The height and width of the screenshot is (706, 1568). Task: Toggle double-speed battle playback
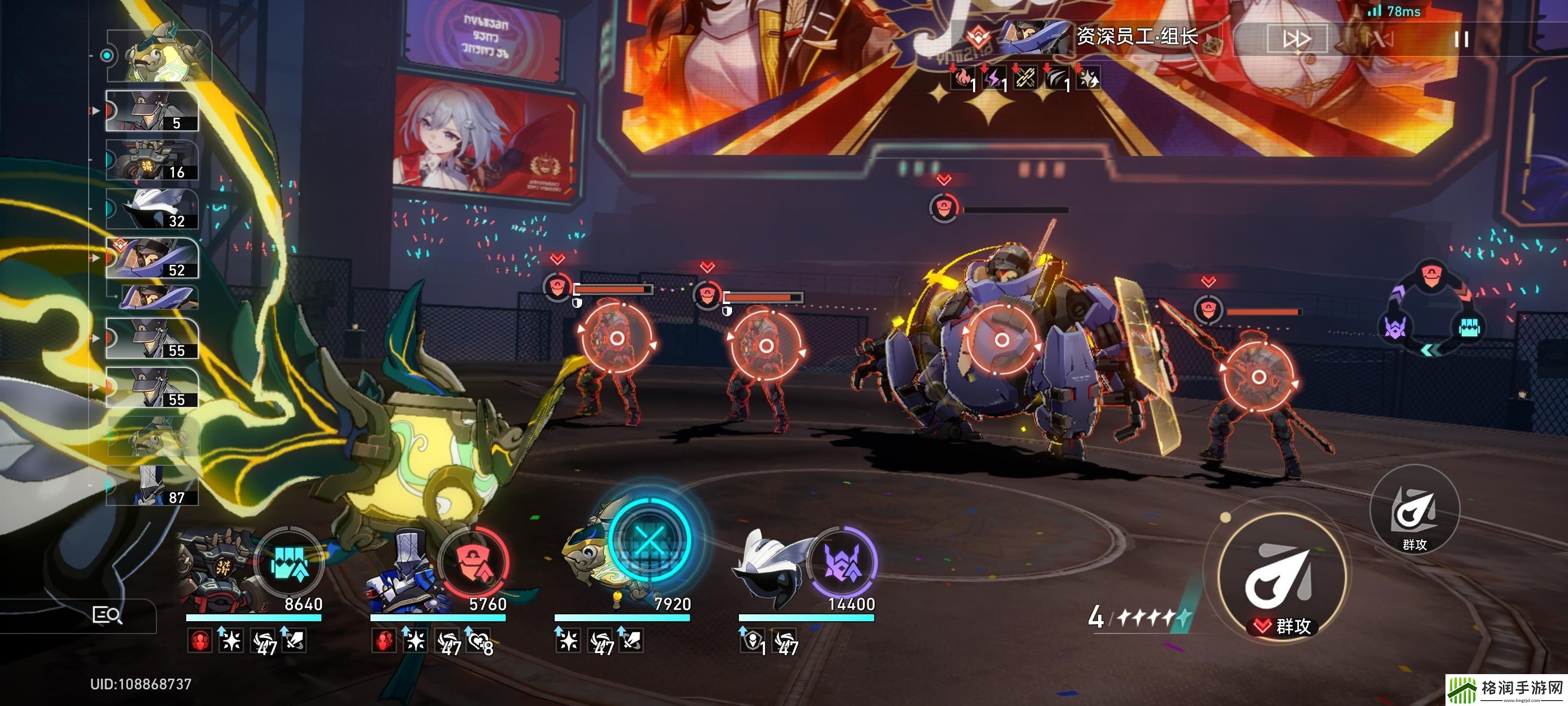point(1296,40)
